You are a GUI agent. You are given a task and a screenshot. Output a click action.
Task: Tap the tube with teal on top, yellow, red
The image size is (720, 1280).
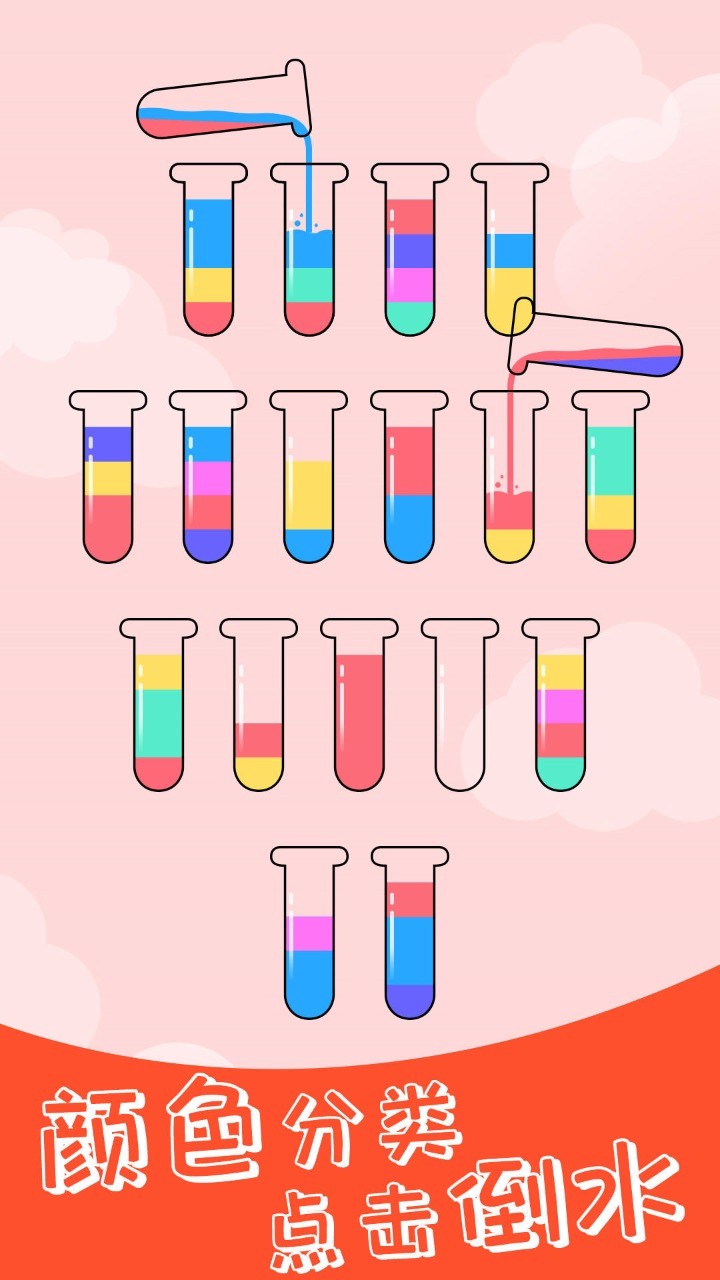pos(610,485)
